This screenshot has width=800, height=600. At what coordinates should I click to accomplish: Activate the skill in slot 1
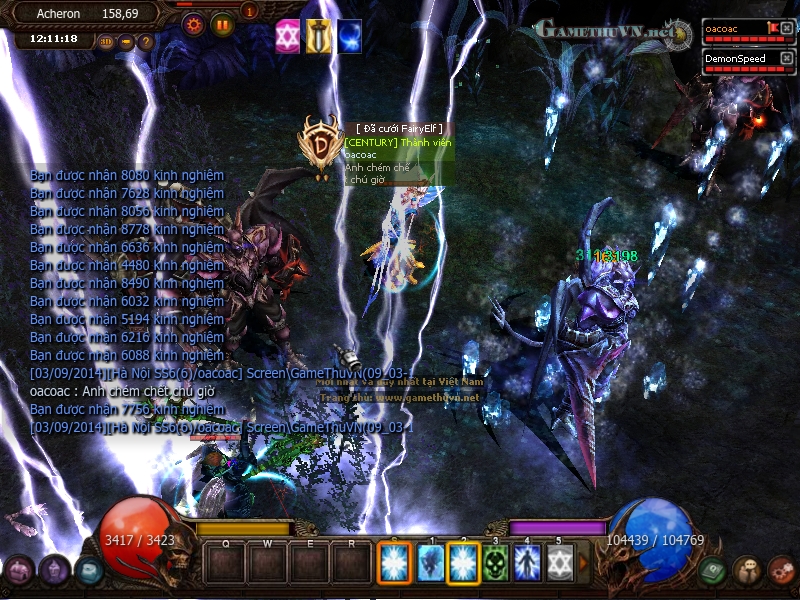pyautogui.click(x=432, y=563)
